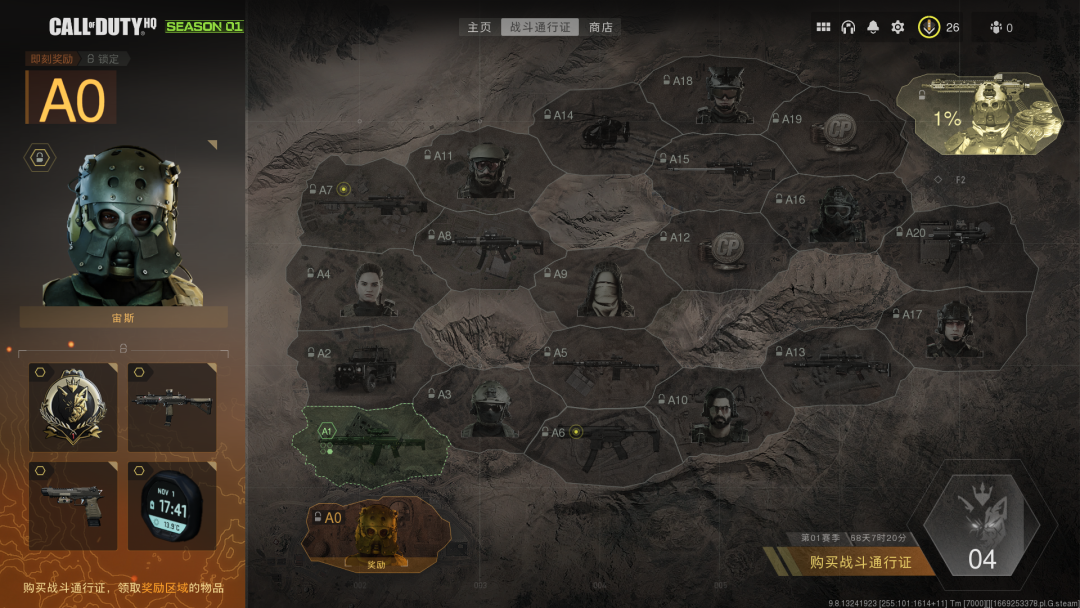Open the grid menu icon
This screenshot has height=608, width=1080.
pyautogui.click(x=823, y=27)
